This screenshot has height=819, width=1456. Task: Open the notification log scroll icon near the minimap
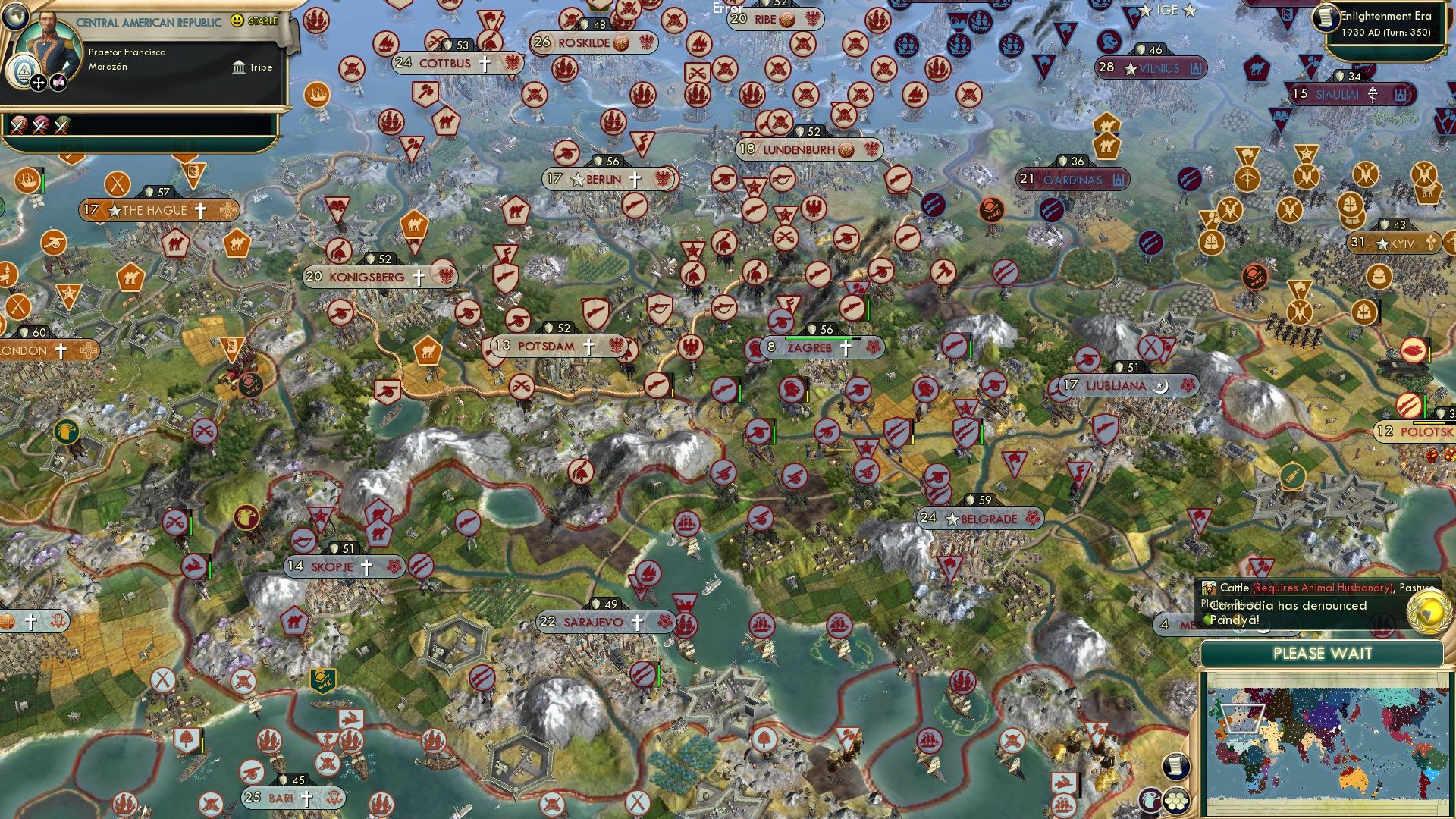[1175, 768]
